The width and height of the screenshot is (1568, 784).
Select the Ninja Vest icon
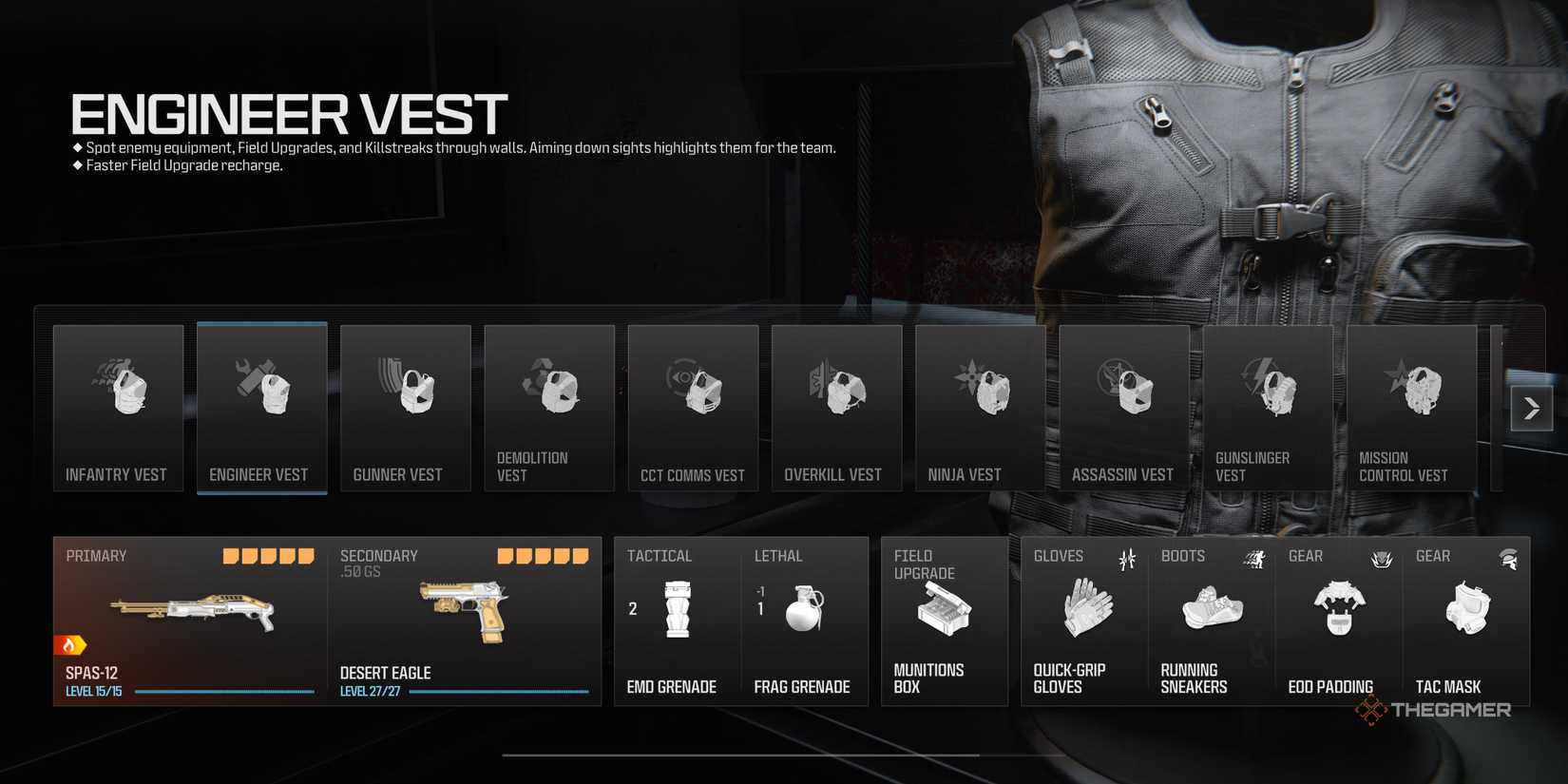click(980, 407)
